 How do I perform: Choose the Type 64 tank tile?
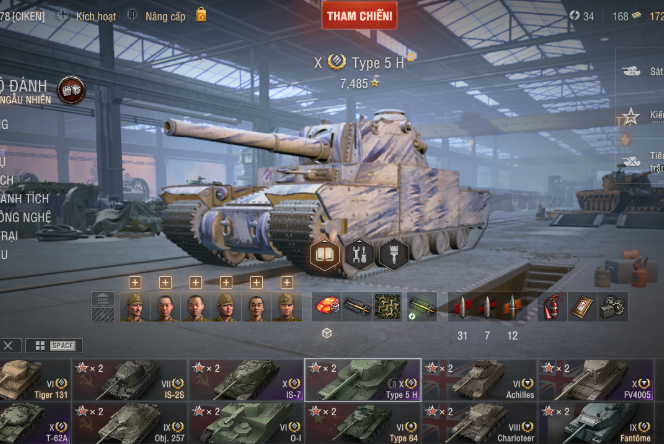362,423
